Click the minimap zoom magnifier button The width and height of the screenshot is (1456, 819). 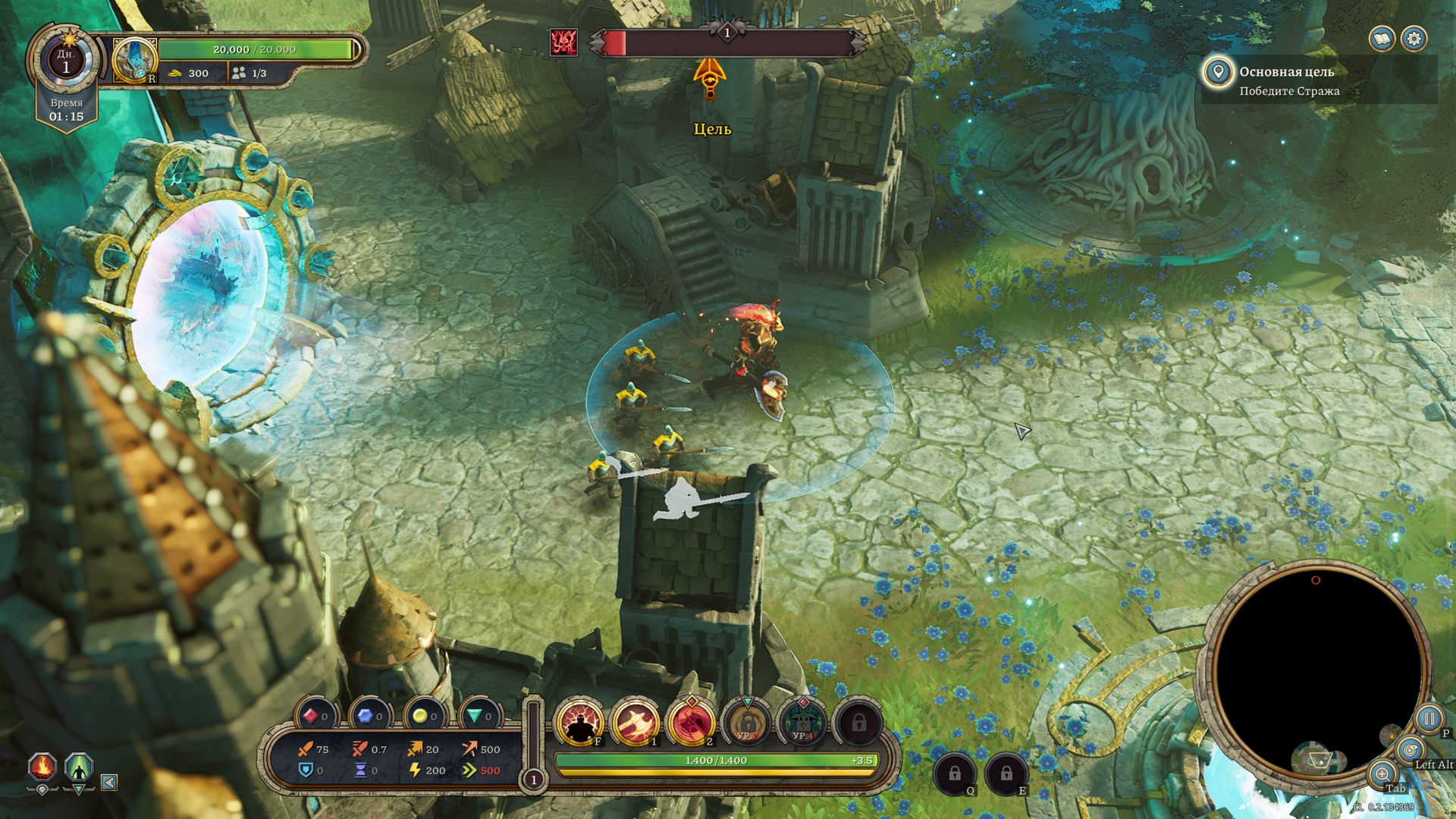pyautogui.click(x=1382, y=774)
